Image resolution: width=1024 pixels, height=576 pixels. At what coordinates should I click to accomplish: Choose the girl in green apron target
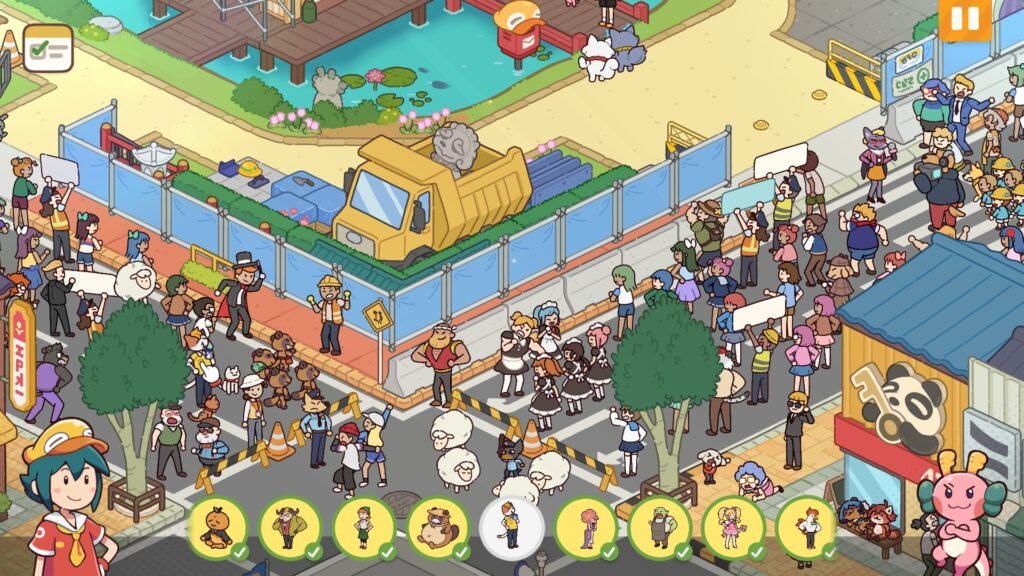point(364,527)
